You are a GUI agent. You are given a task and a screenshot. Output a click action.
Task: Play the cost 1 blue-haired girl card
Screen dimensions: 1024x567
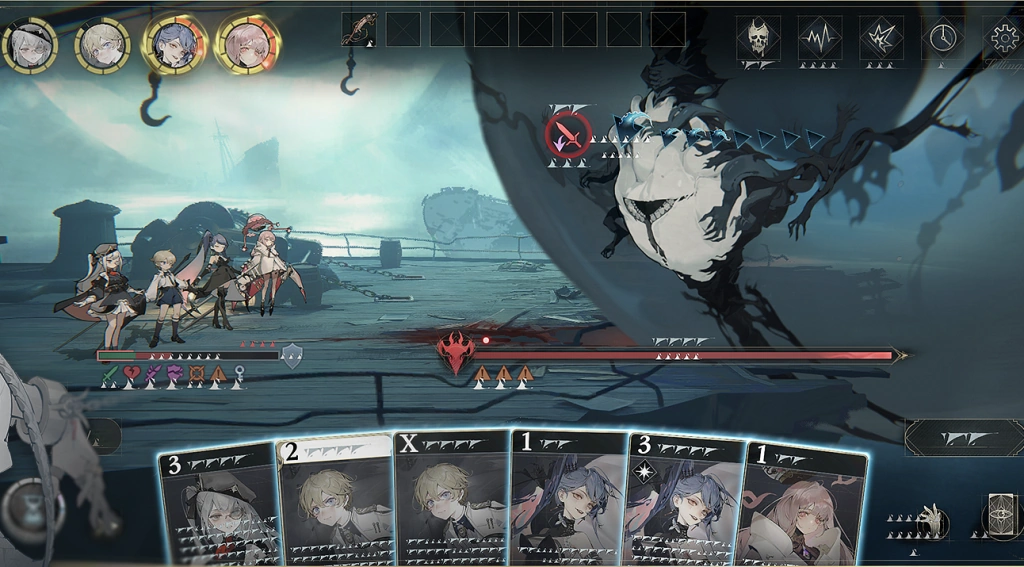click(568, 497)
